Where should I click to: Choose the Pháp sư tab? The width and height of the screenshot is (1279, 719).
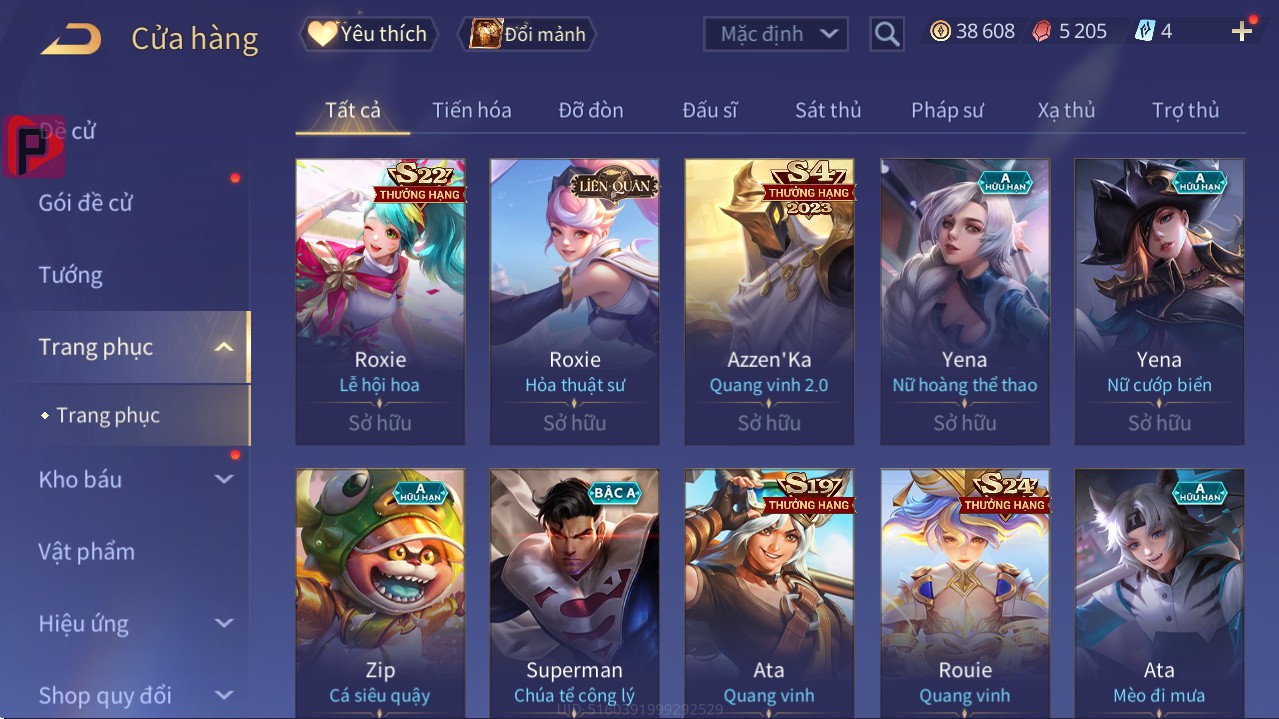tap(947, 110)
